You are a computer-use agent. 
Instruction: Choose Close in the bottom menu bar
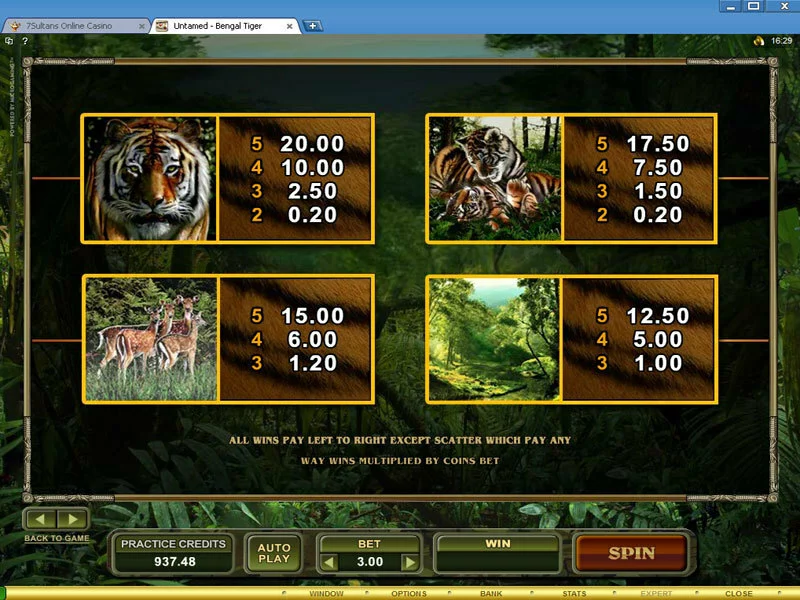pyautogui.click(x=739, y=594)
